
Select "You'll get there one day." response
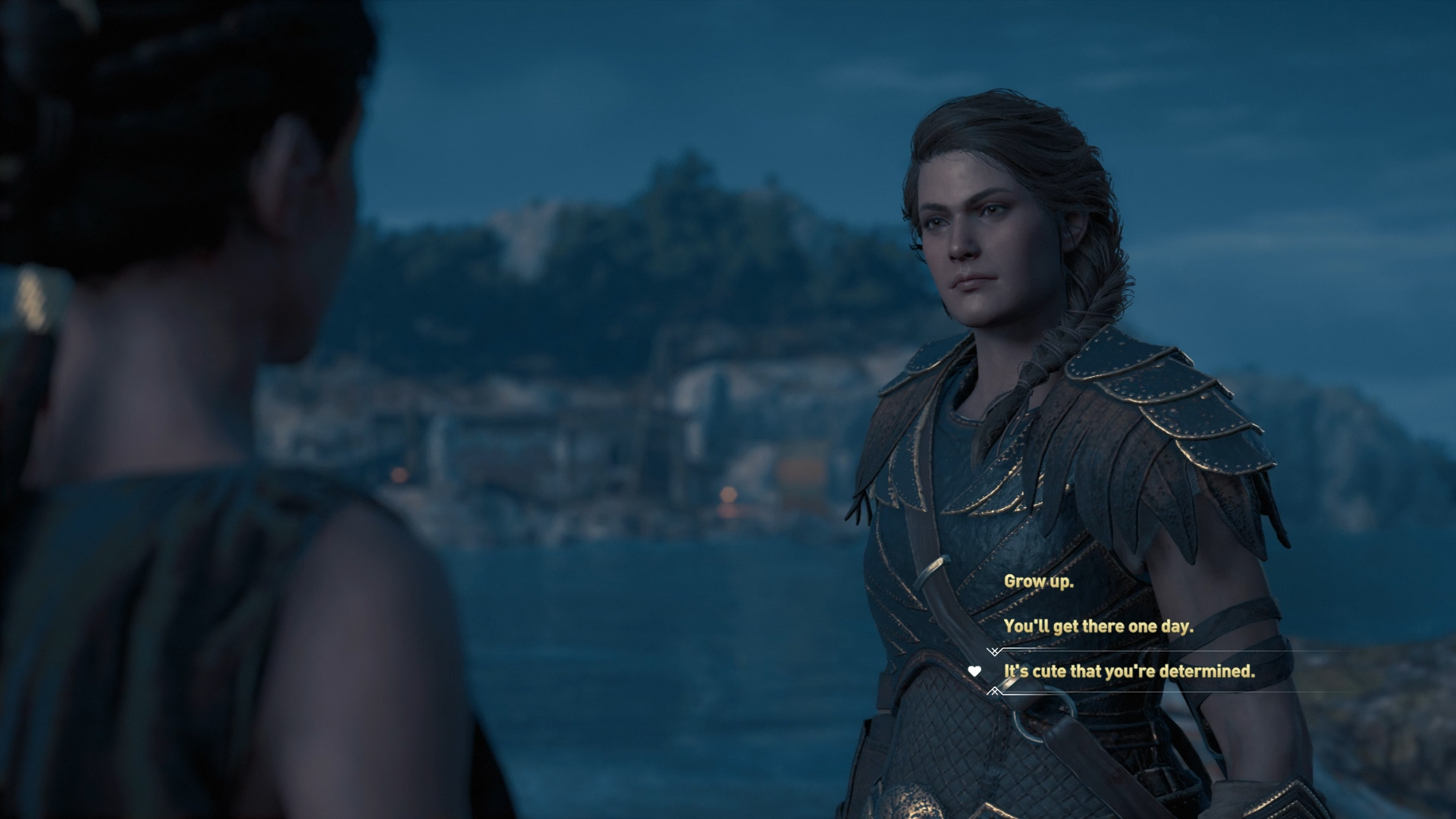tap(1098, 626)
